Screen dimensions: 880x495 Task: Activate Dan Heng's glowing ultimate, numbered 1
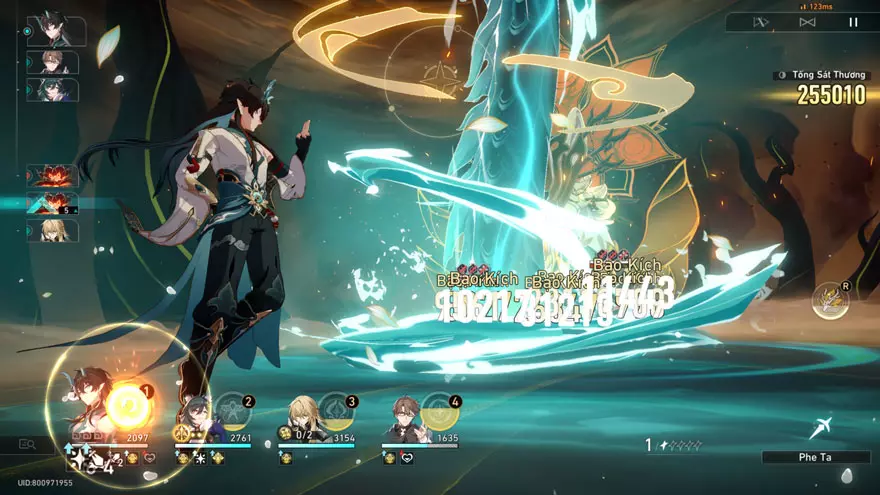129,407
